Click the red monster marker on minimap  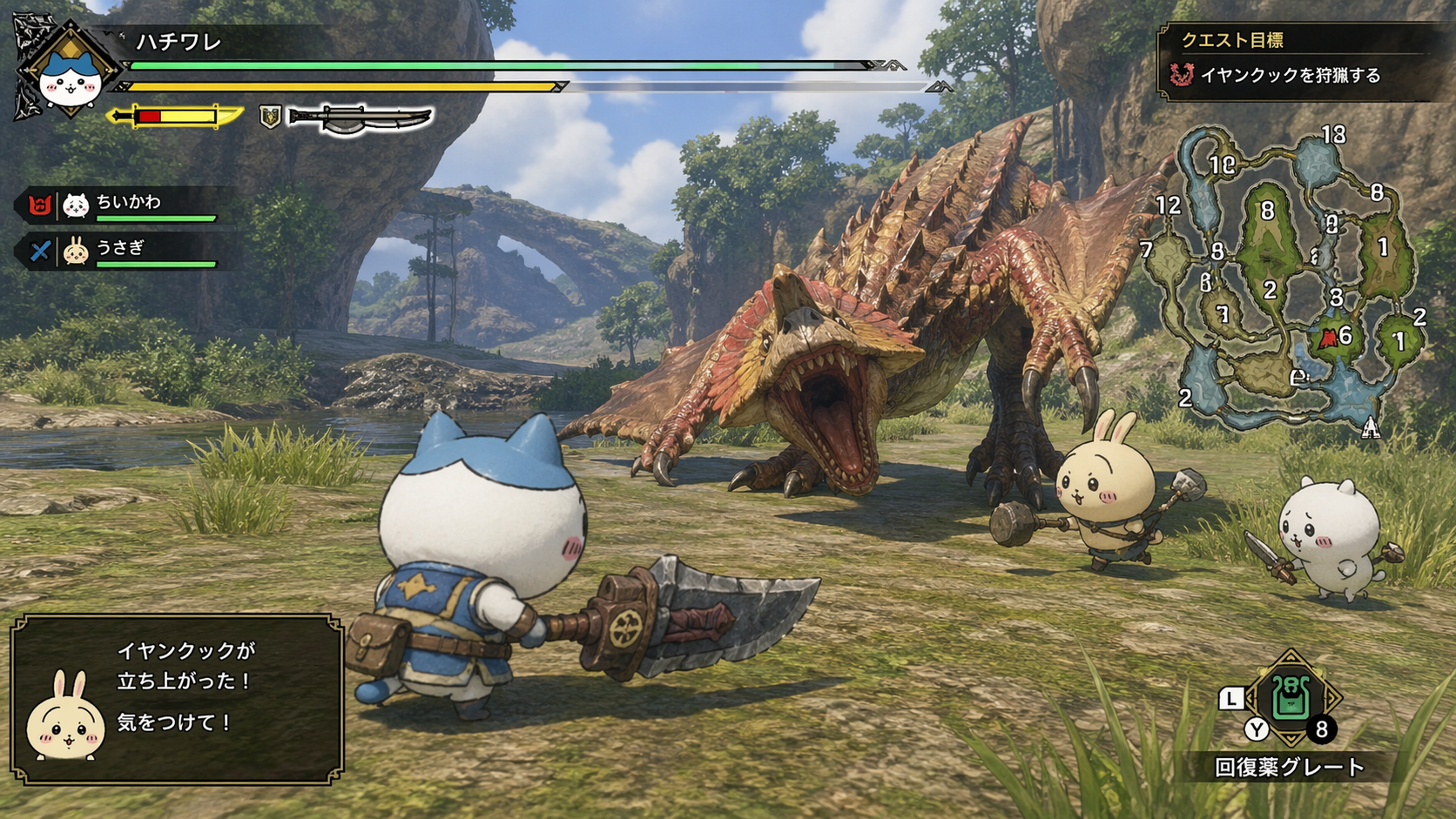(1328, 339)
